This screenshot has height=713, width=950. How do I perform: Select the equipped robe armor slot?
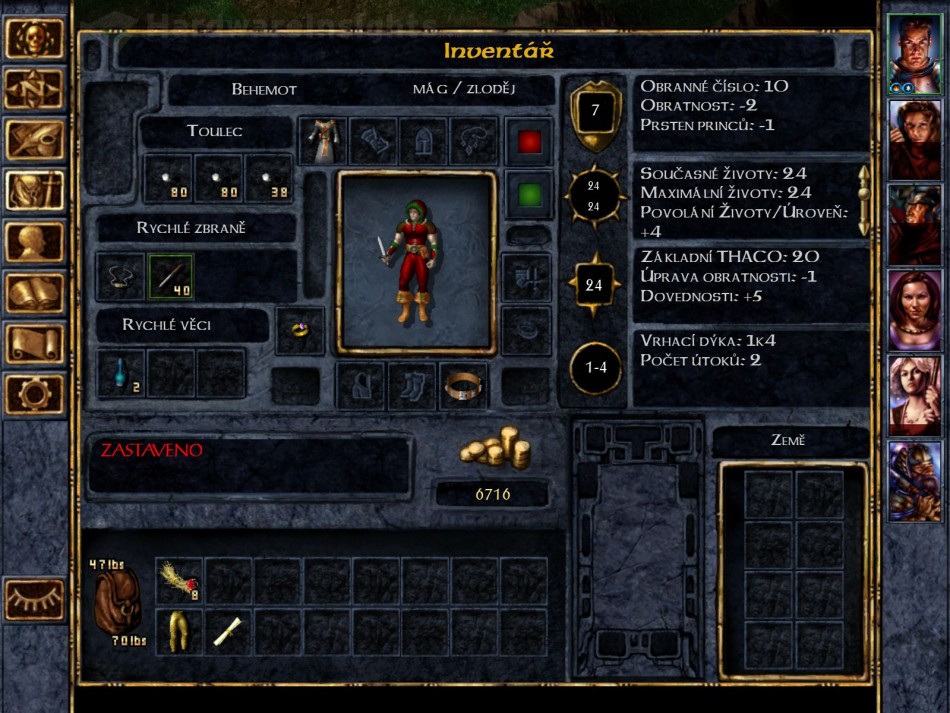pyautogui.click(x=323, y=141)
